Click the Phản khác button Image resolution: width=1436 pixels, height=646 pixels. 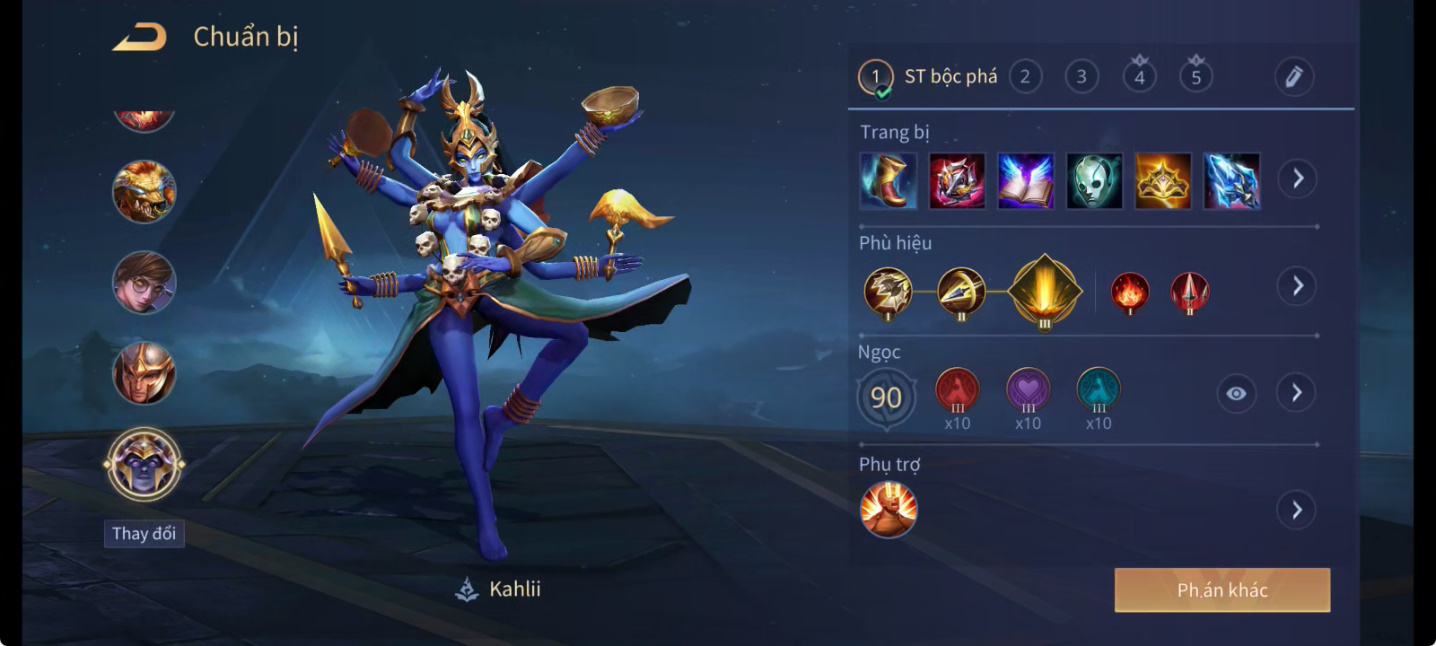pyautogui.click(x=1222, y=590)
